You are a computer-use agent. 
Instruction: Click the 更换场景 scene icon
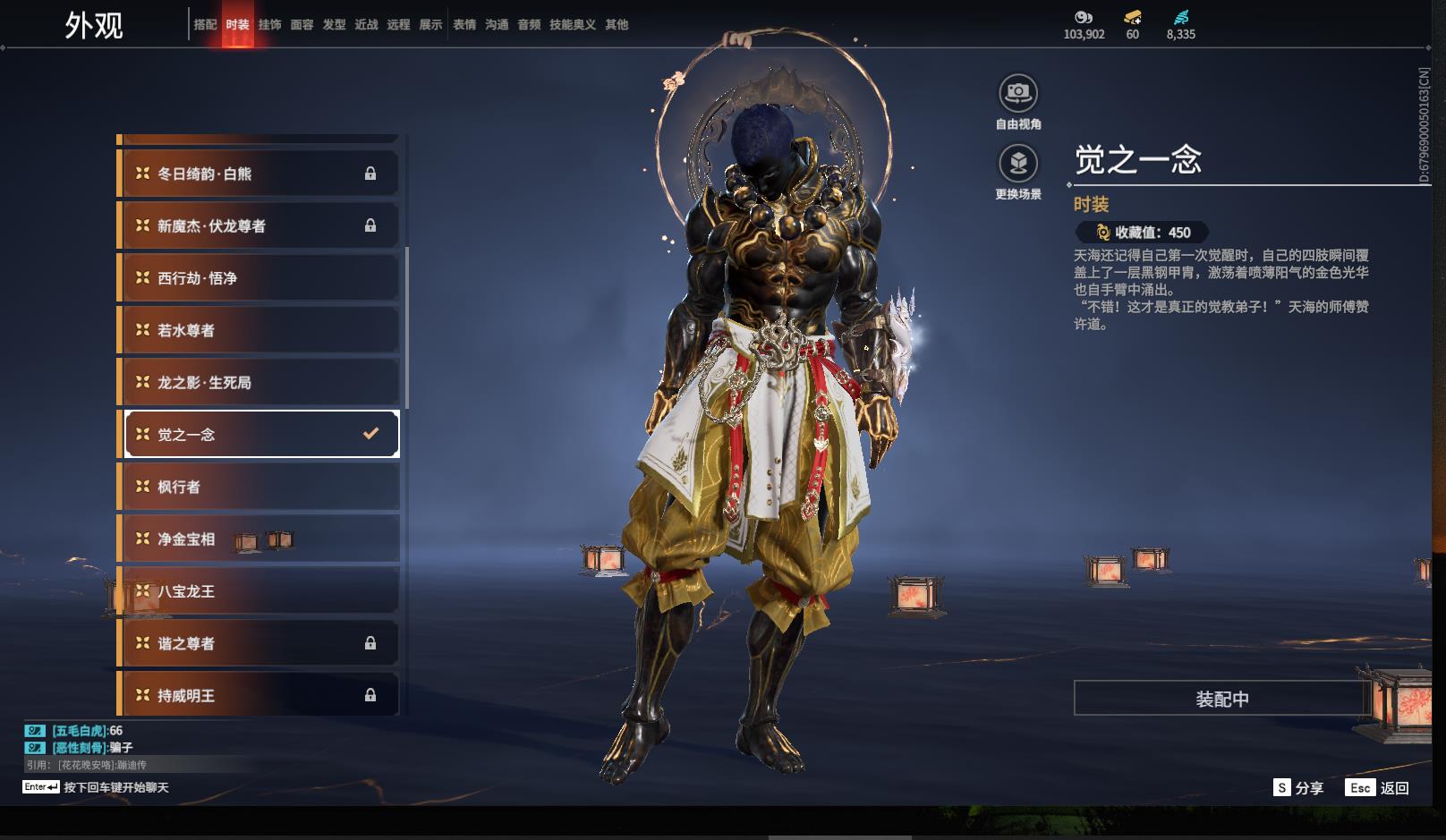coord(1018,164)
